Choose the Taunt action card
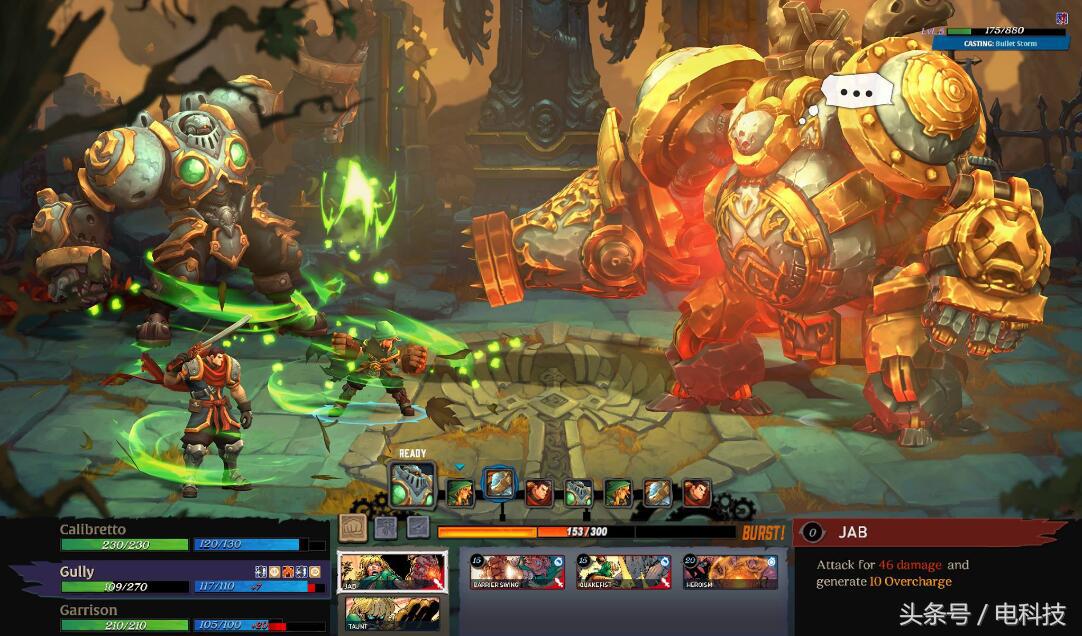 (392, 611)
